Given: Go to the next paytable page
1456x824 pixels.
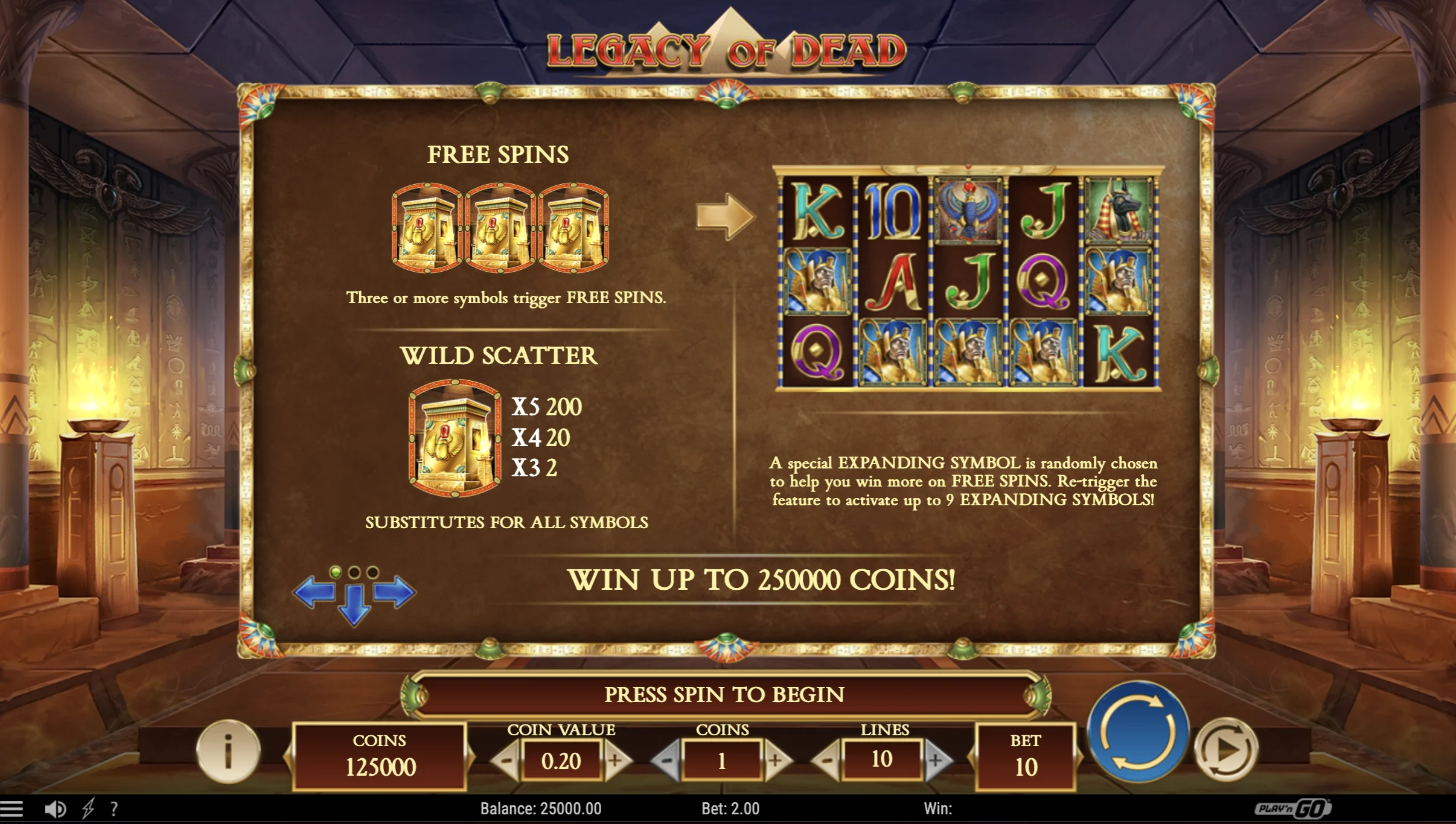Looking at the screenshot, I should point(394,592).
